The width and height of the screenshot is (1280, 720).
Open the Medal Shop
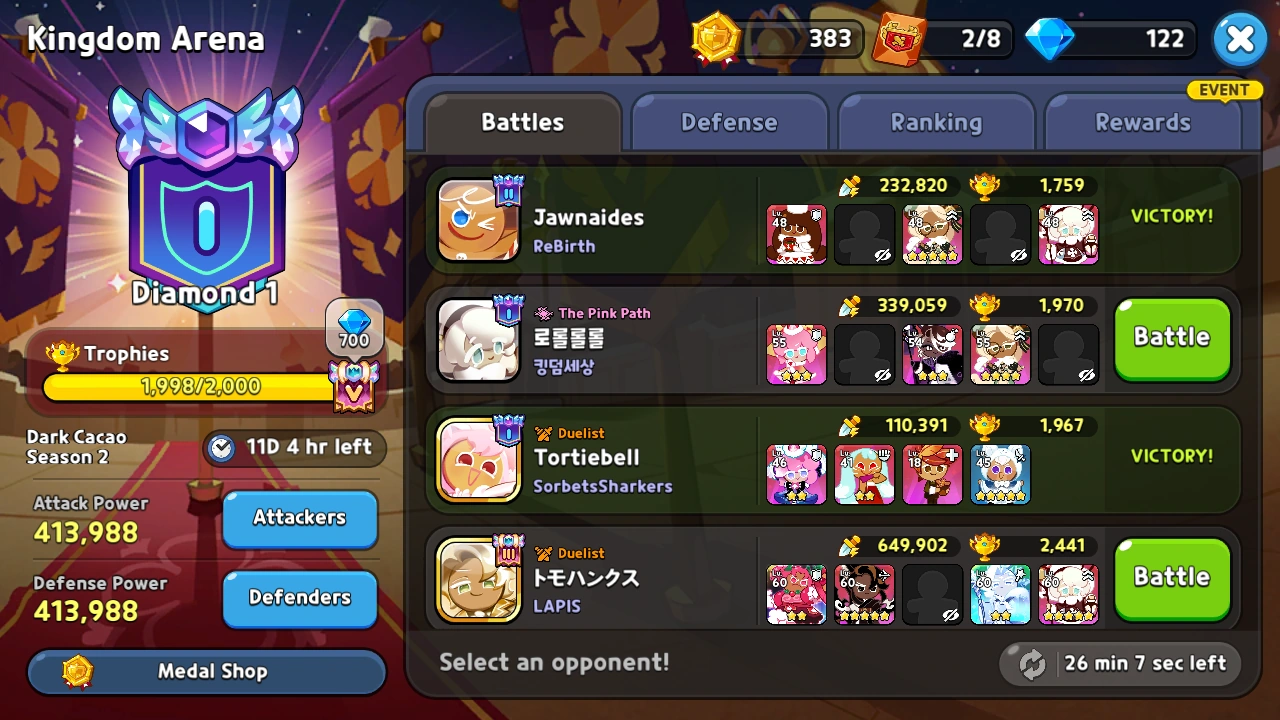point(205,671)
